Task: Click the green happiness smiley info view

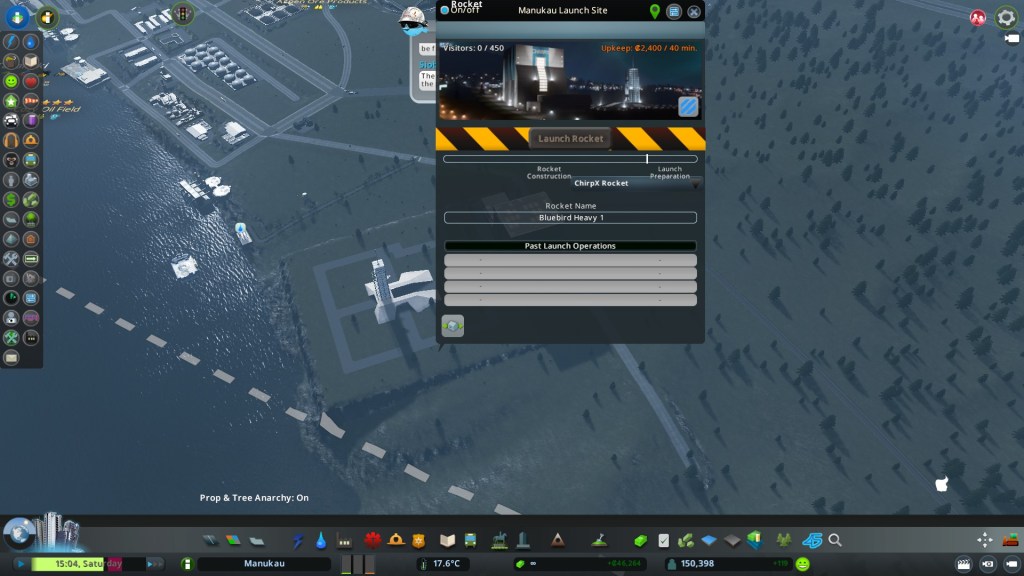Action: (11, 81)
